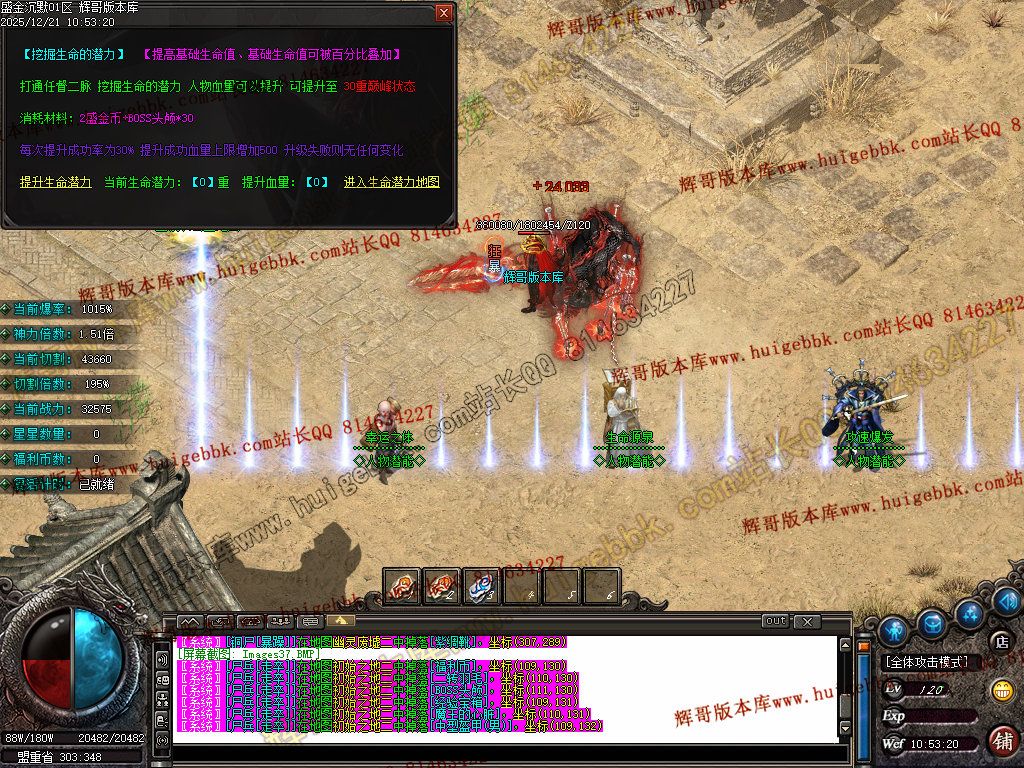The width and height of the screenshot is (1024, 768).
Task: Use the blue item in hotbar slot 3
Action: 481,586
